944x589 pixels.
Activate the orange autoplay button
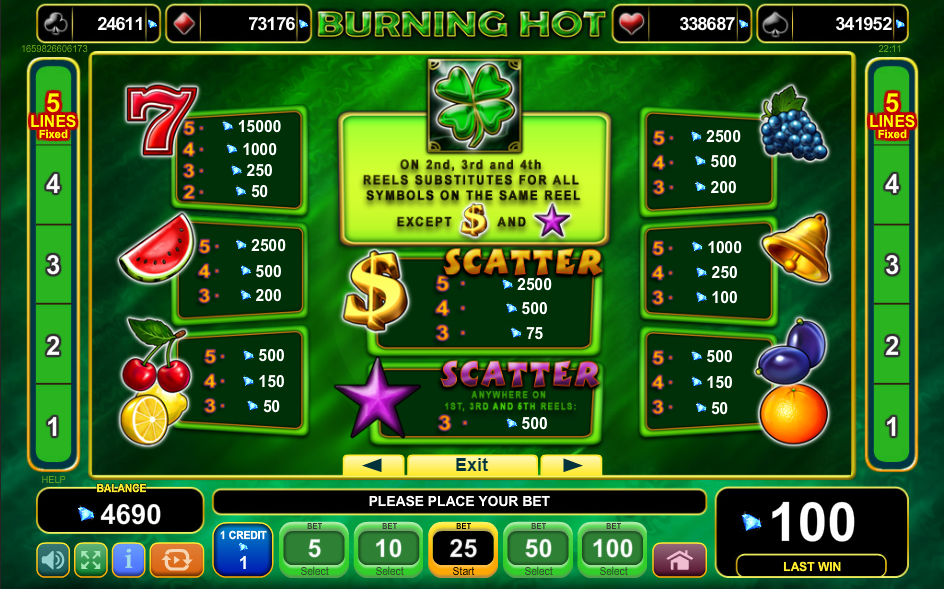[177, 560]
